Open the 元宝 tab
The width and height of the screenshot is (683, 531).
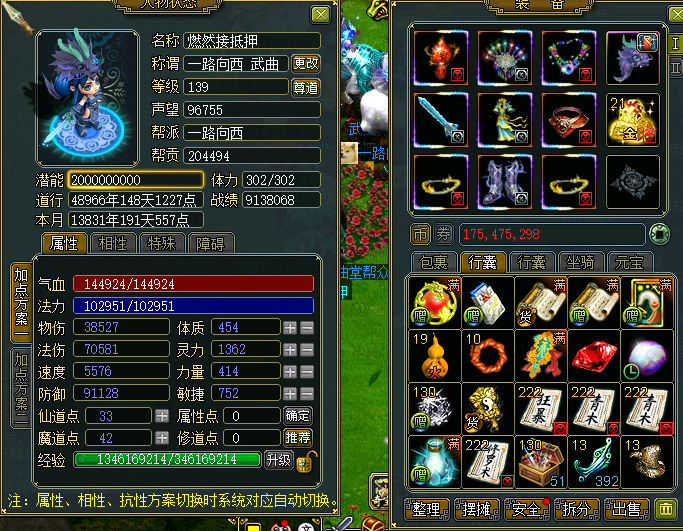[x=629, y=263]
